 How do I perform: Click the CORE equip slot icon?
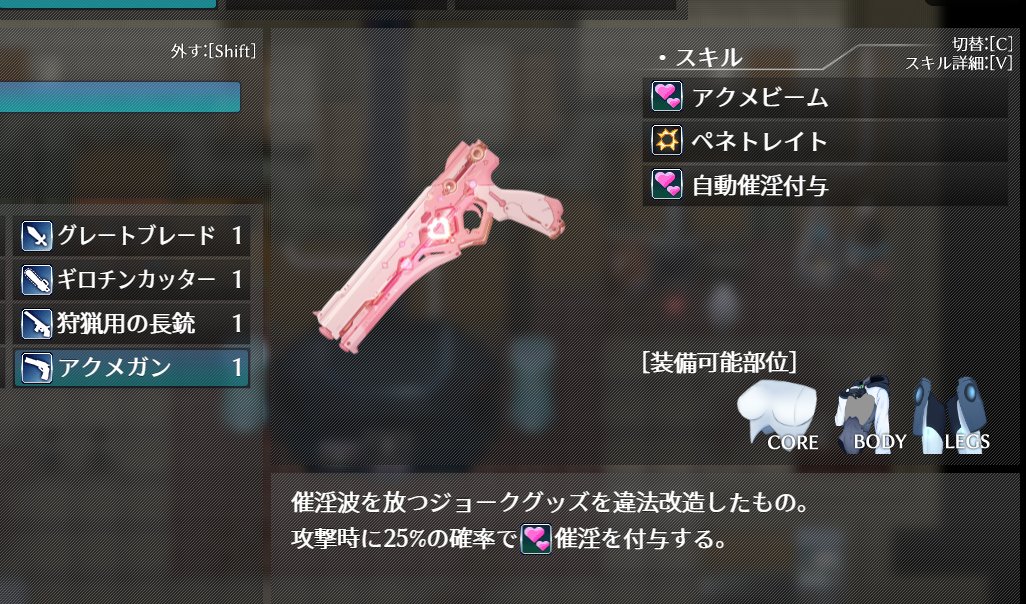coord(777,415)
